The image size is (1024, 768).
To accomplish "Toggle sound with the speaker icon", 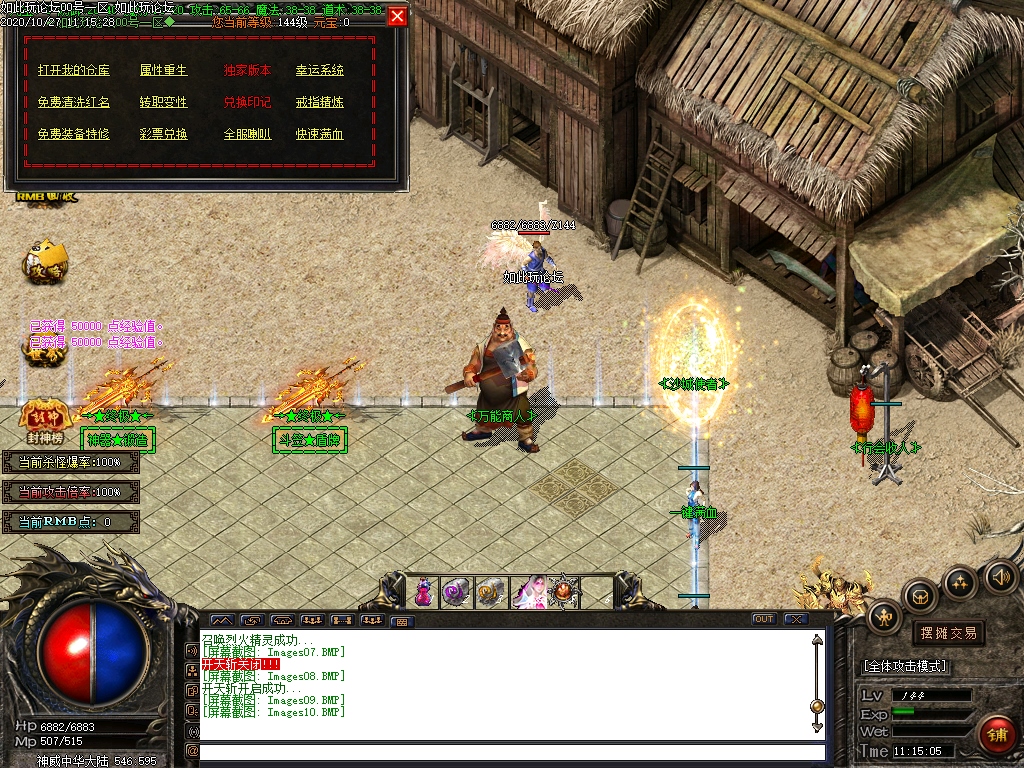I will [x=1000, y=576].
